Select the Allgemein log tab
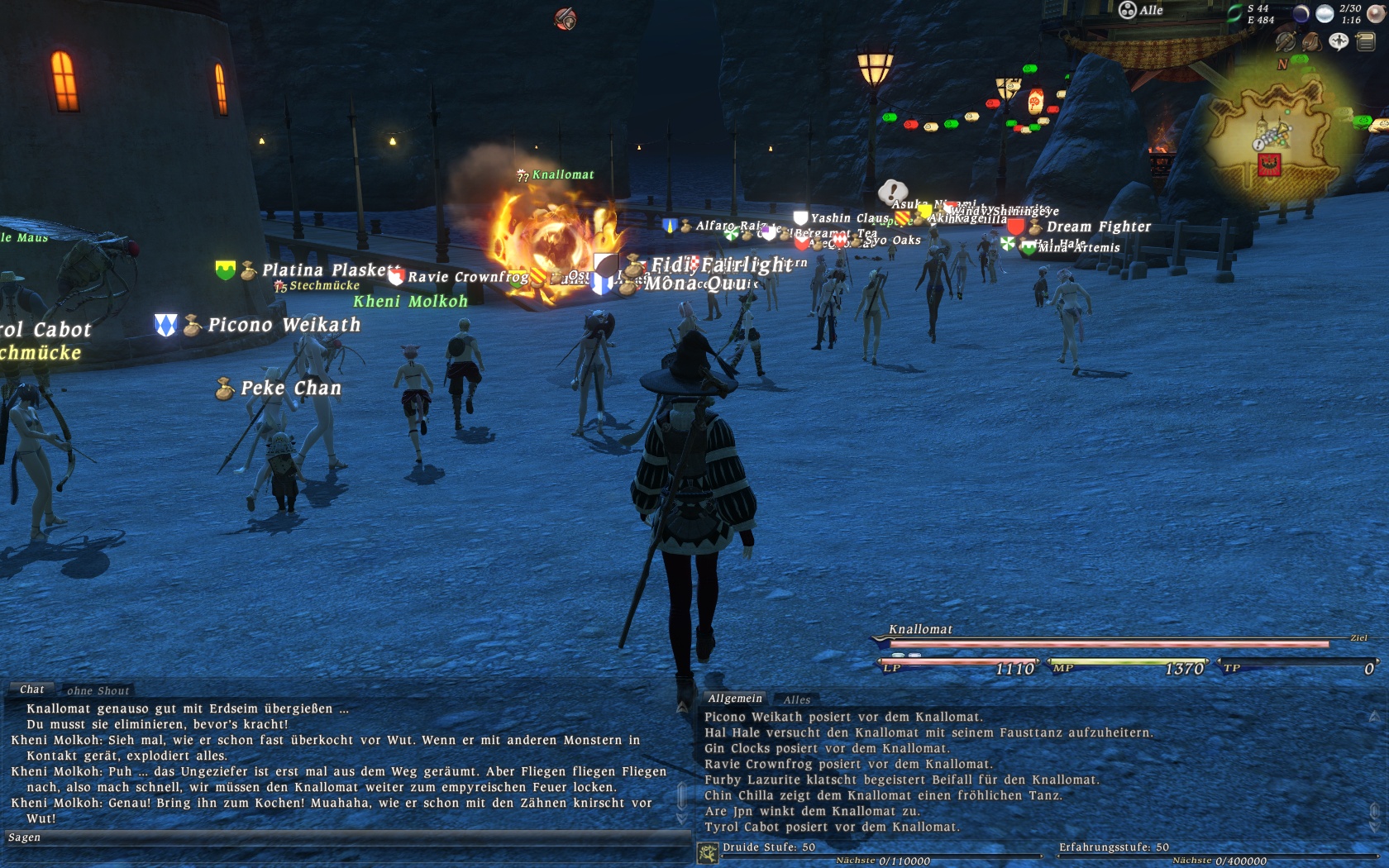1389x868 pixels. (x=734, y=699)
